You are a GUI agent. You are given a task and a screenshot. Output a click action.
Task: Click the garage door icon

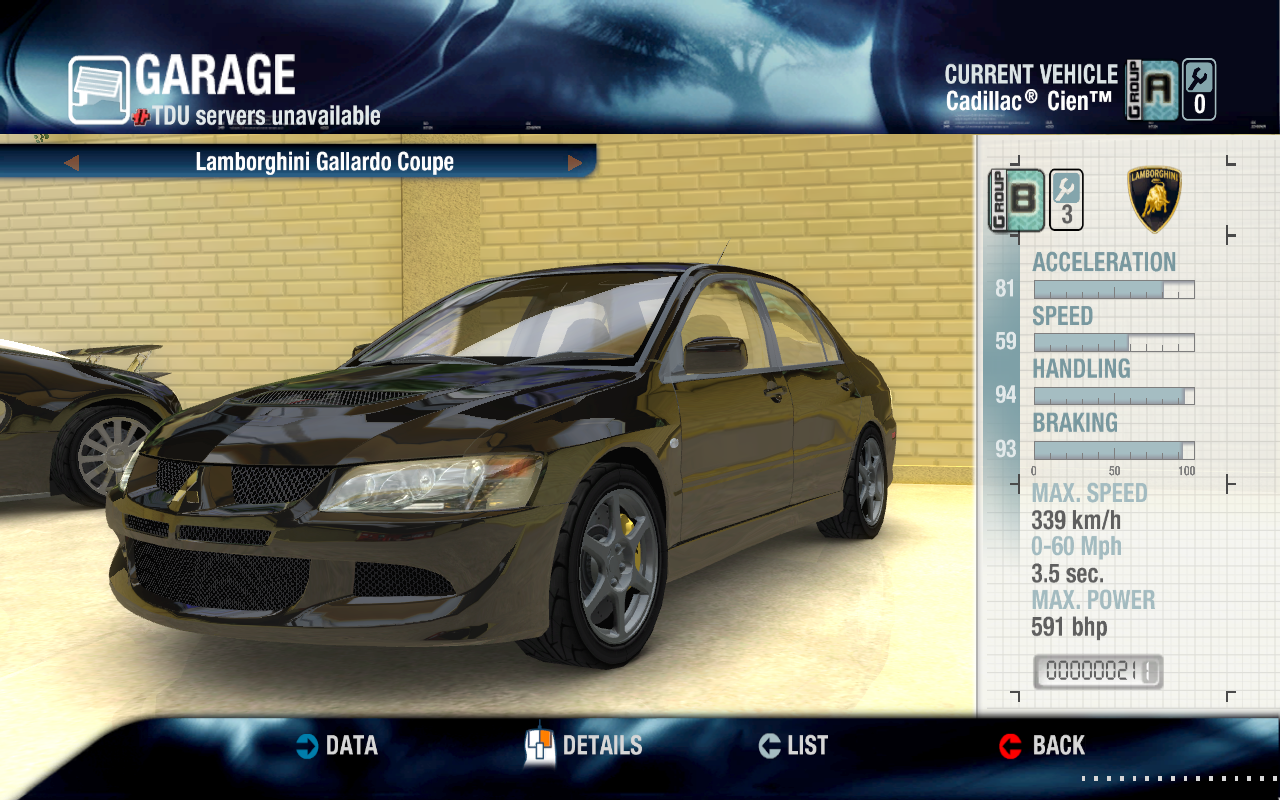tap(98, 90)
